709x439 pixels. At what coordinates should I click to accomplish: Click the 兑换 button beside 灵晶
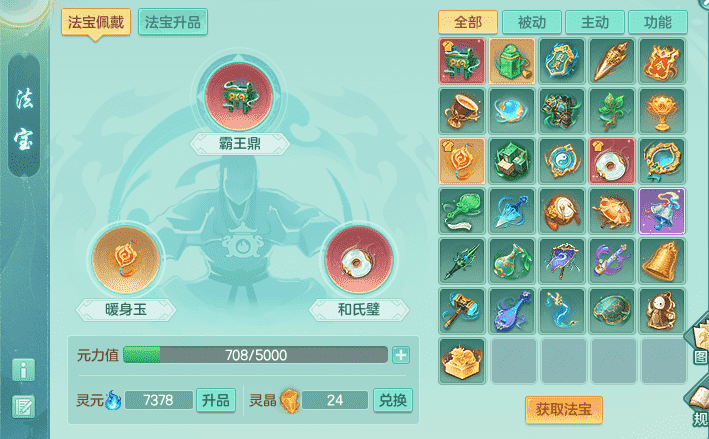click(393, 400)
